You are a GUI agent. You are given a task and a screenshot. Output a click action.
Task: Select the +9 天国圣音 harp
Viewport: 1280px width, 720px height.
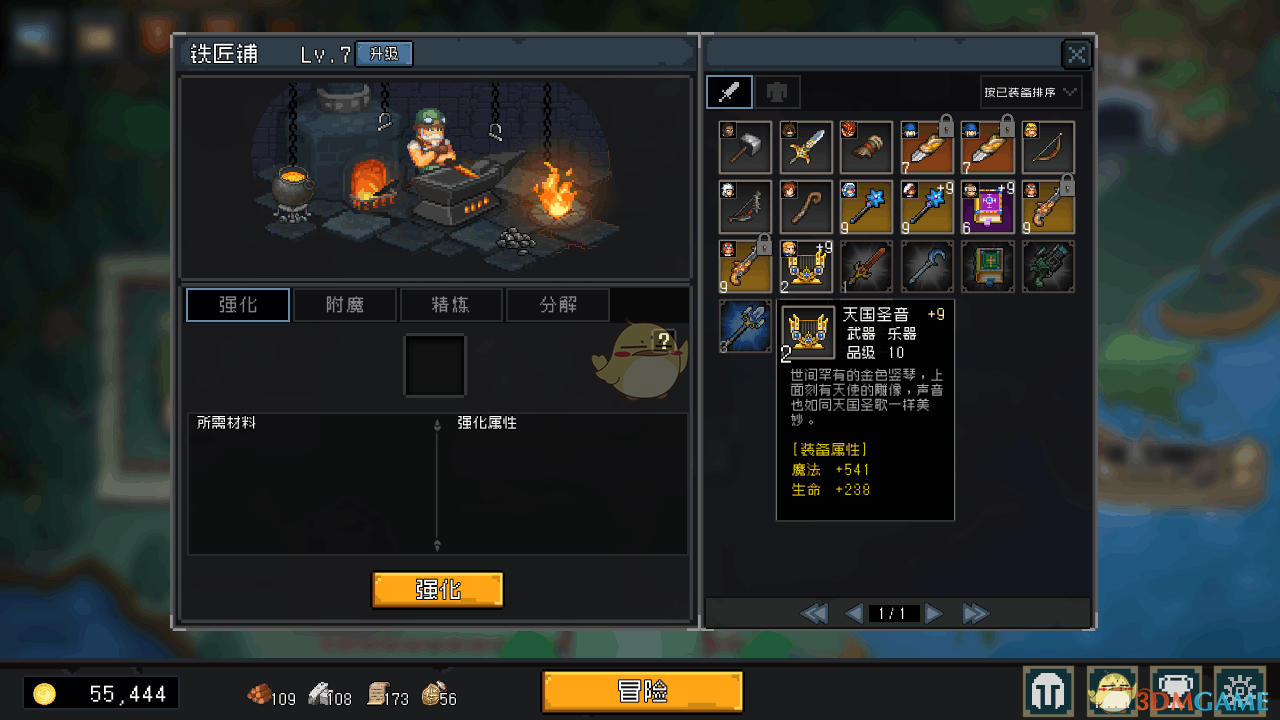pos(806,265)
